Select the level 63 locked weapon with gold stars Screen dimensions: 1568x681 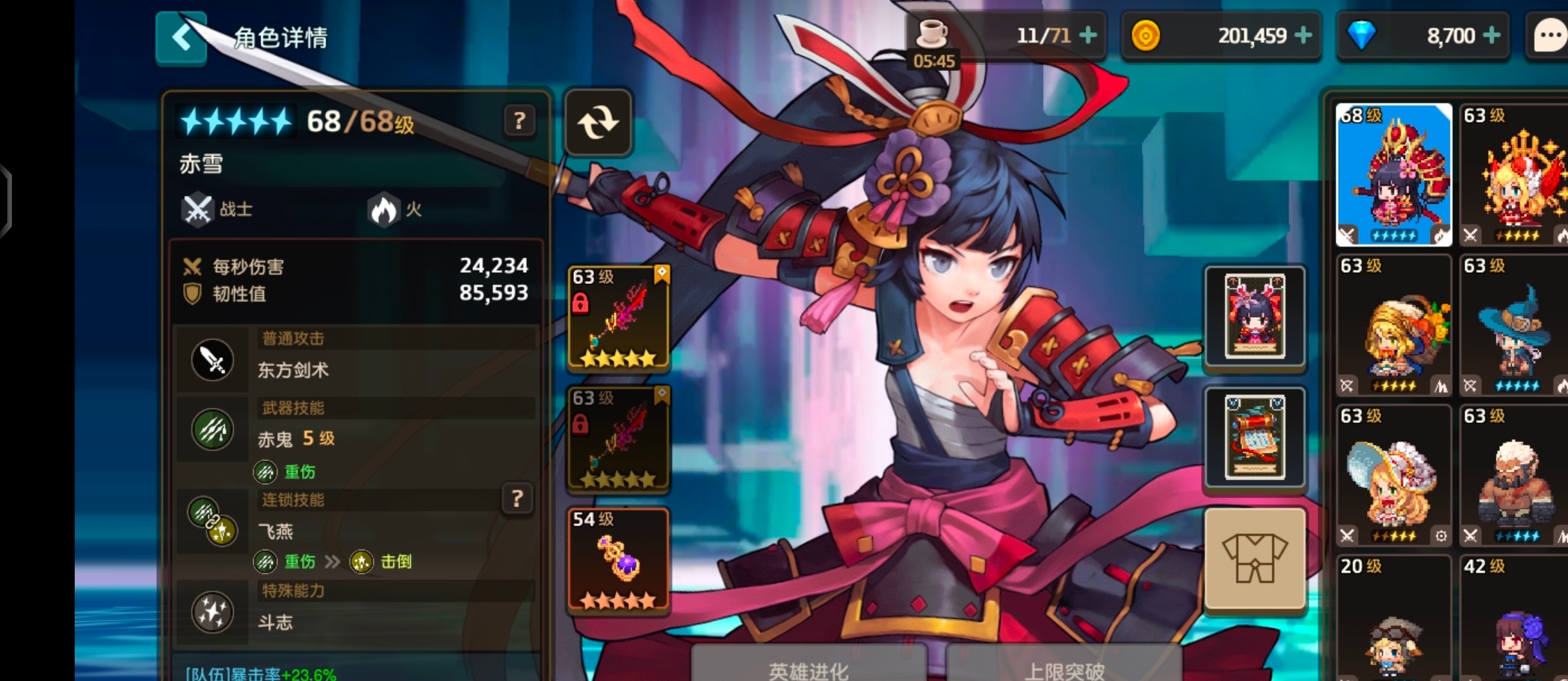click(618, 318)
